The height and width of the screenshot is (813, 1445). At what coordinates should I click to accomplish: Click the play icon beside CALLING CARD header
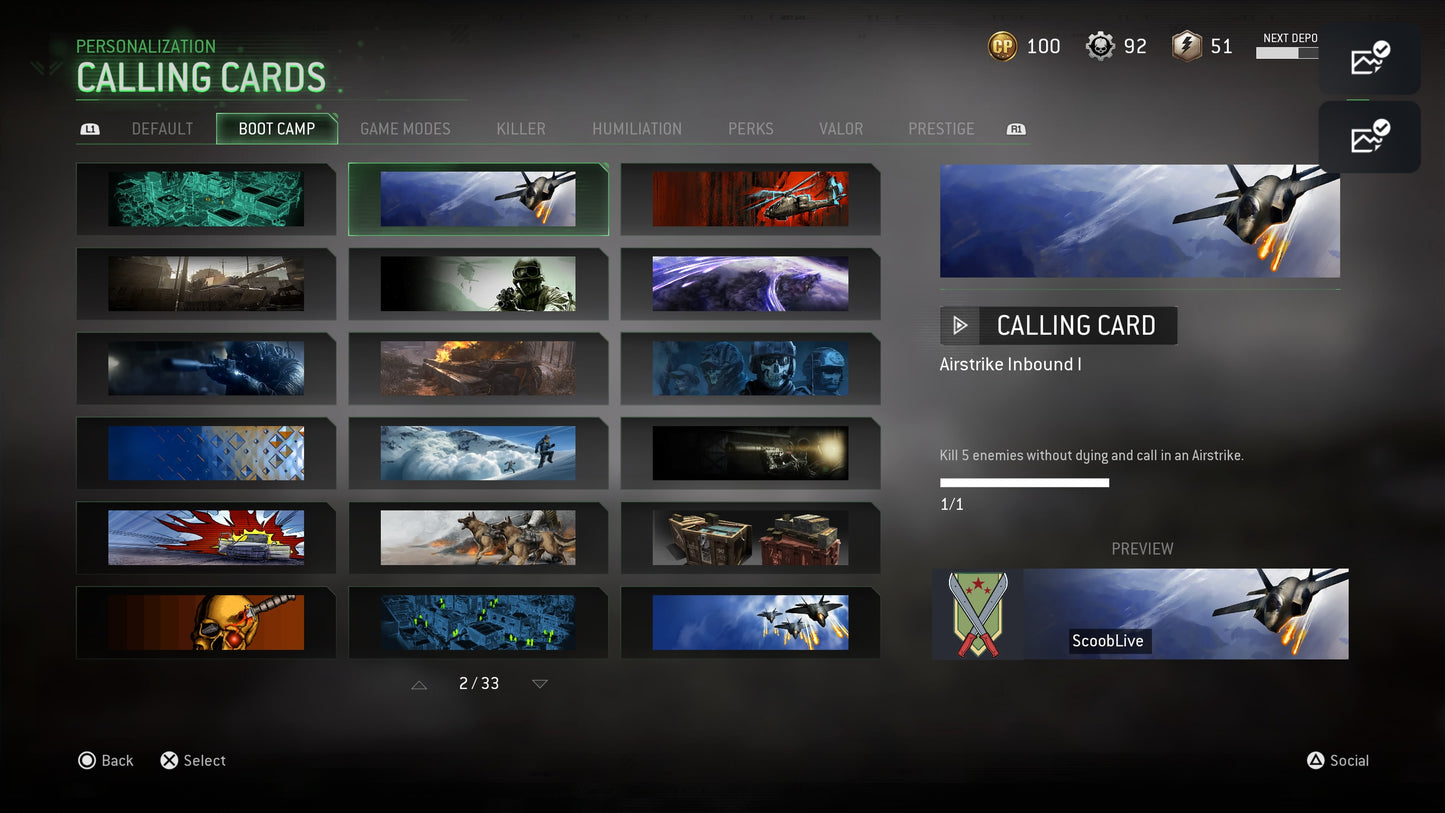(959, 325)
